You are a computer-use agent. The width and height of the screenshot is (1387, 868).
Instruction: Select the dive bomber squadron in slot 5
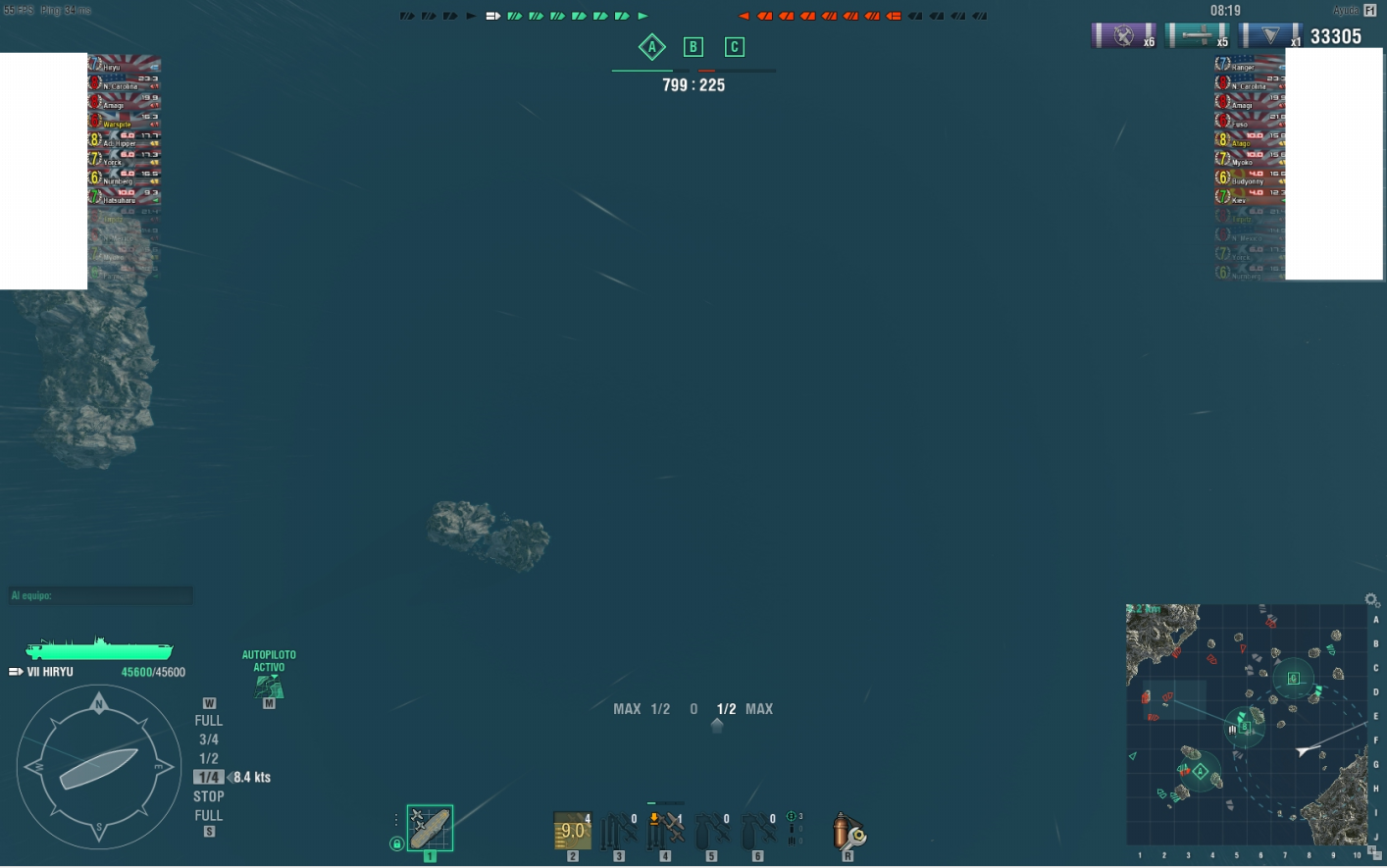[710, 831]
